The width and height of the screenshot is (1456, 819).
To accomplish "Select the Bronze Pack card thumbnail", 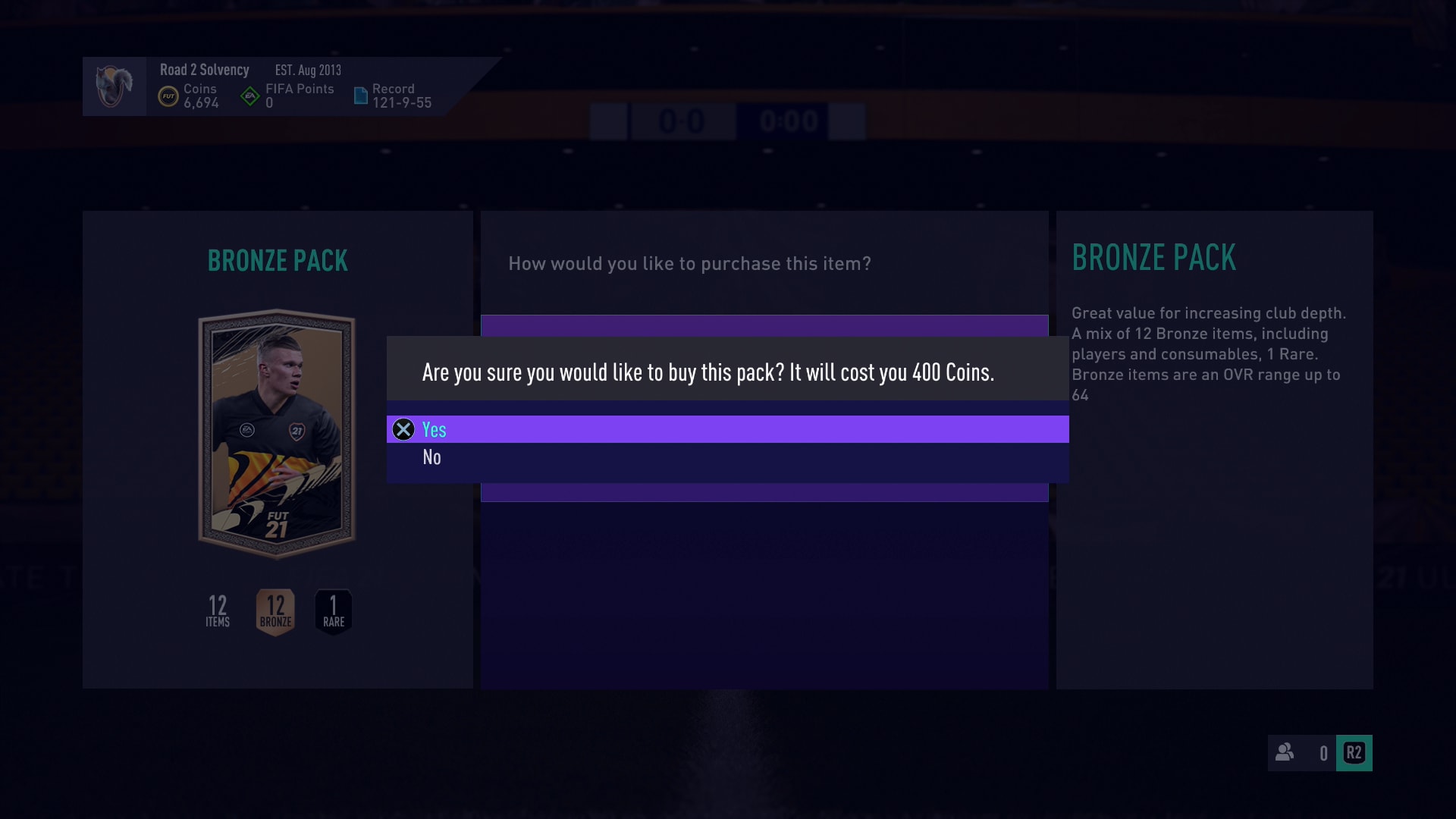I will [x=277, y=433].
